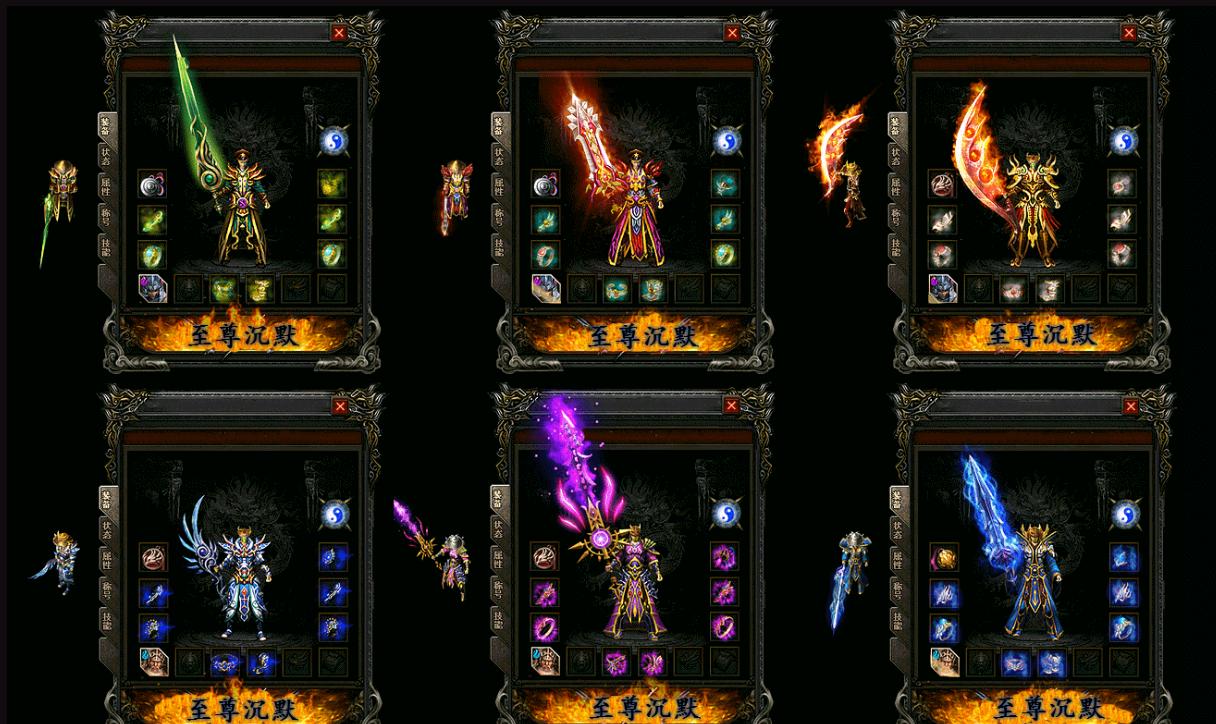Click the 至尊沉默 banner under golden armor panel

(1041, 334)
